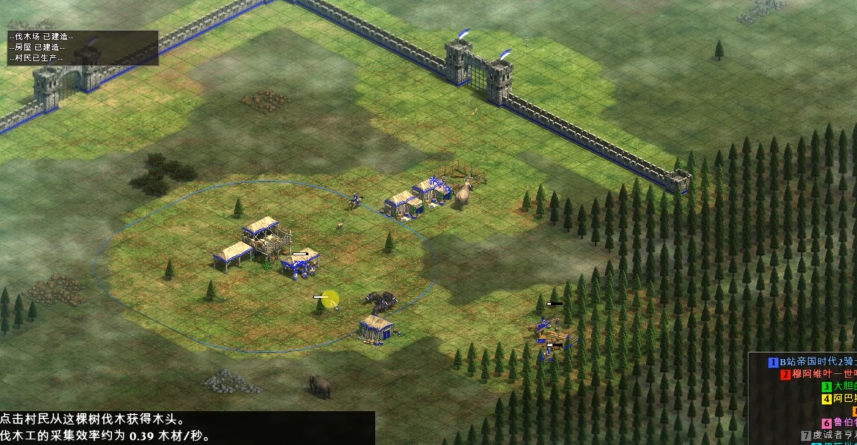Open the 伐木场 已建造 objective line
Viewport: 857px width, 445px height.
point(40,37)
